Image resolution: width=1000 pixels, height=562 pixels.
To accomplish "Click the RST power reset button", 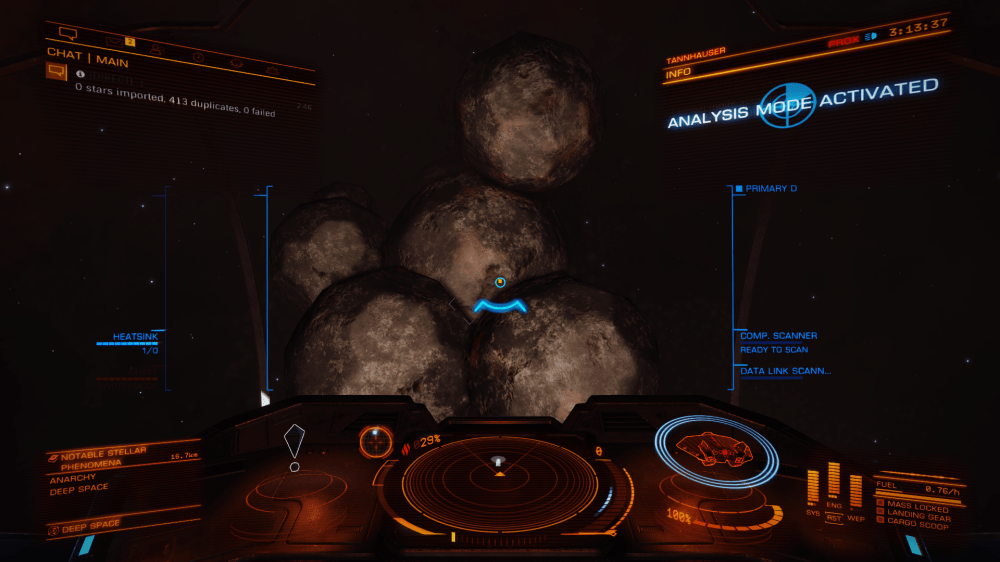I will [833, 517].
